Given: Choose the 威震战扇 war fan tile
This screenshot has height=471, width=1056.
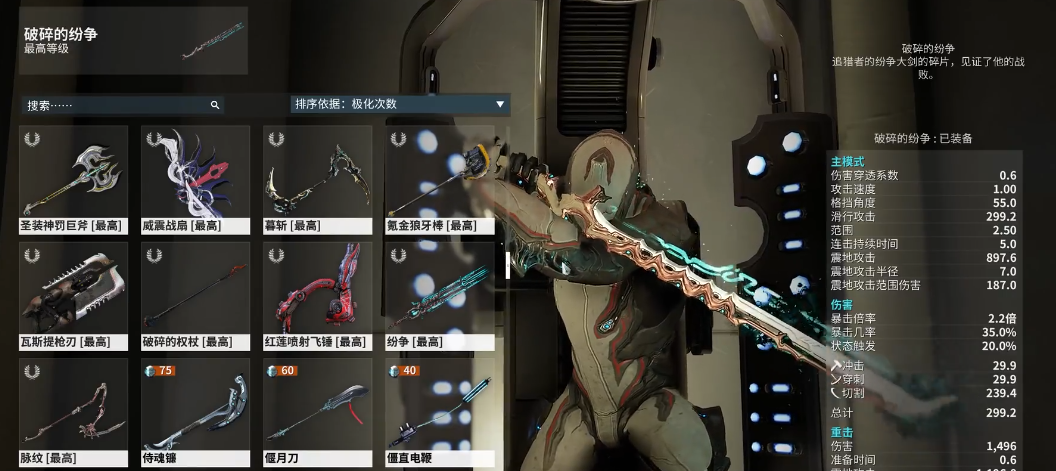Looking at the screenshot, I should (x=195, y=178).
